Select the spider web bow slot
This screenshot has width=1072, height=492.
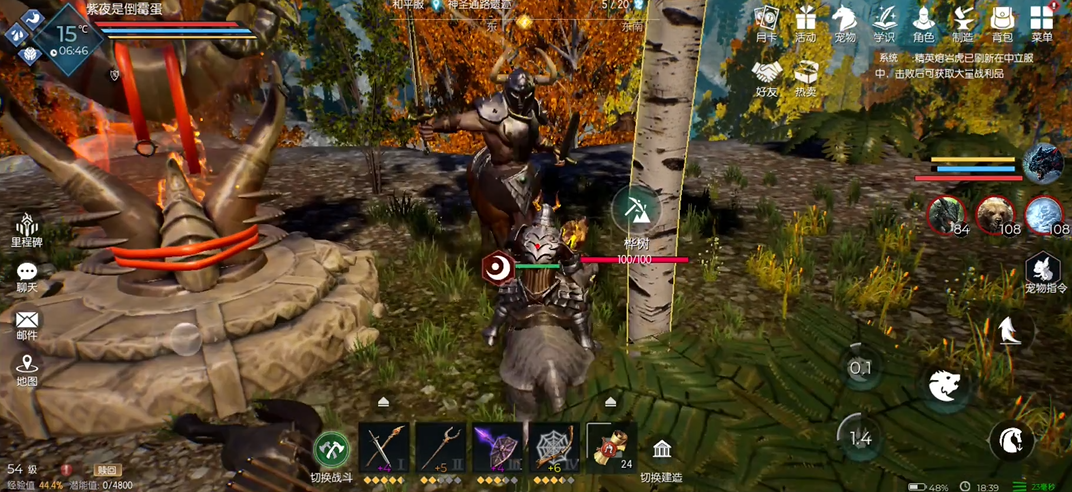coord(554,446)
